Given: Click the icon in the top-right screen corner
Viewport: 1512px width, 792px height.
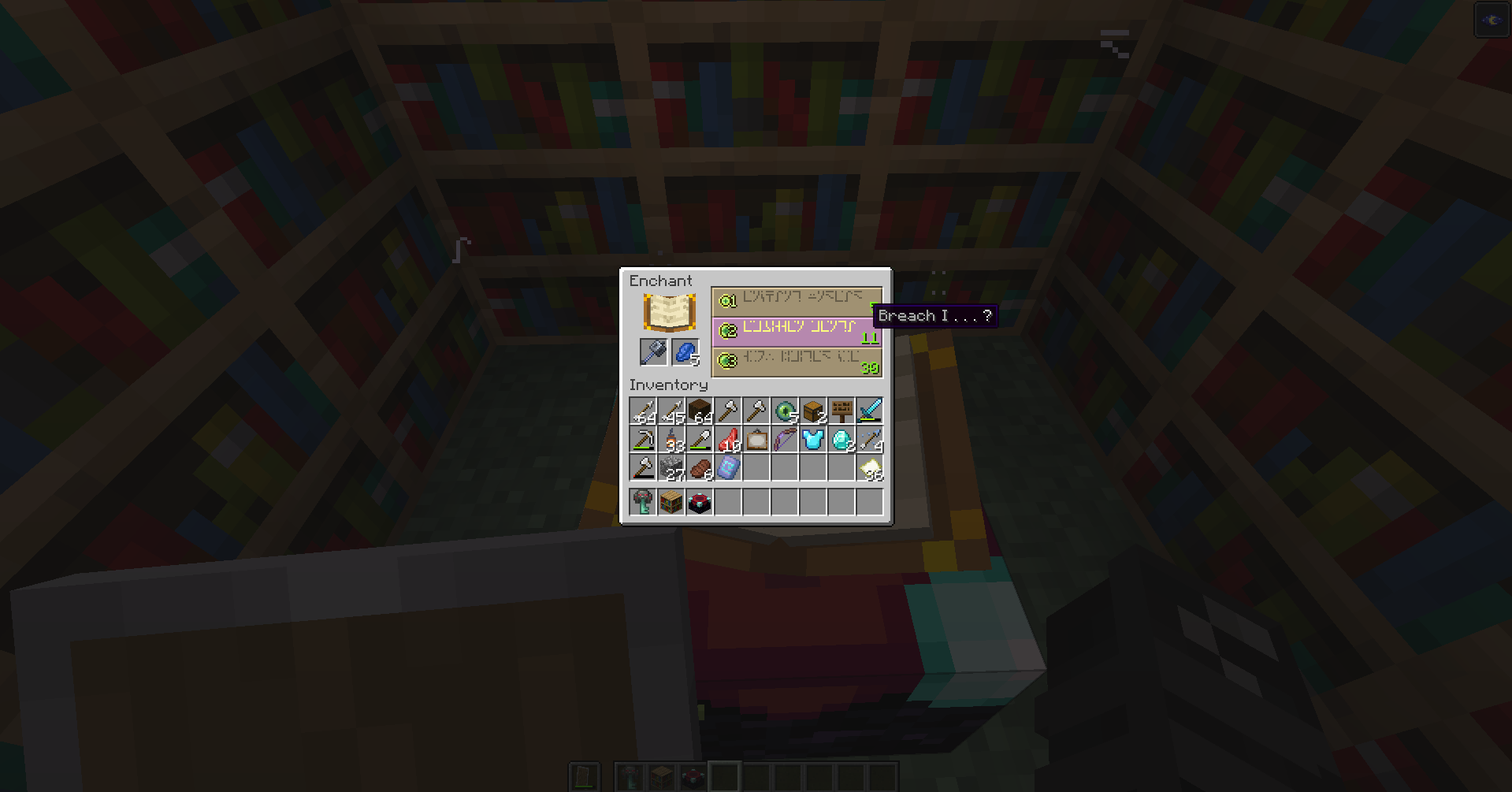Looking at the screenshot, I should [1492, 19].
